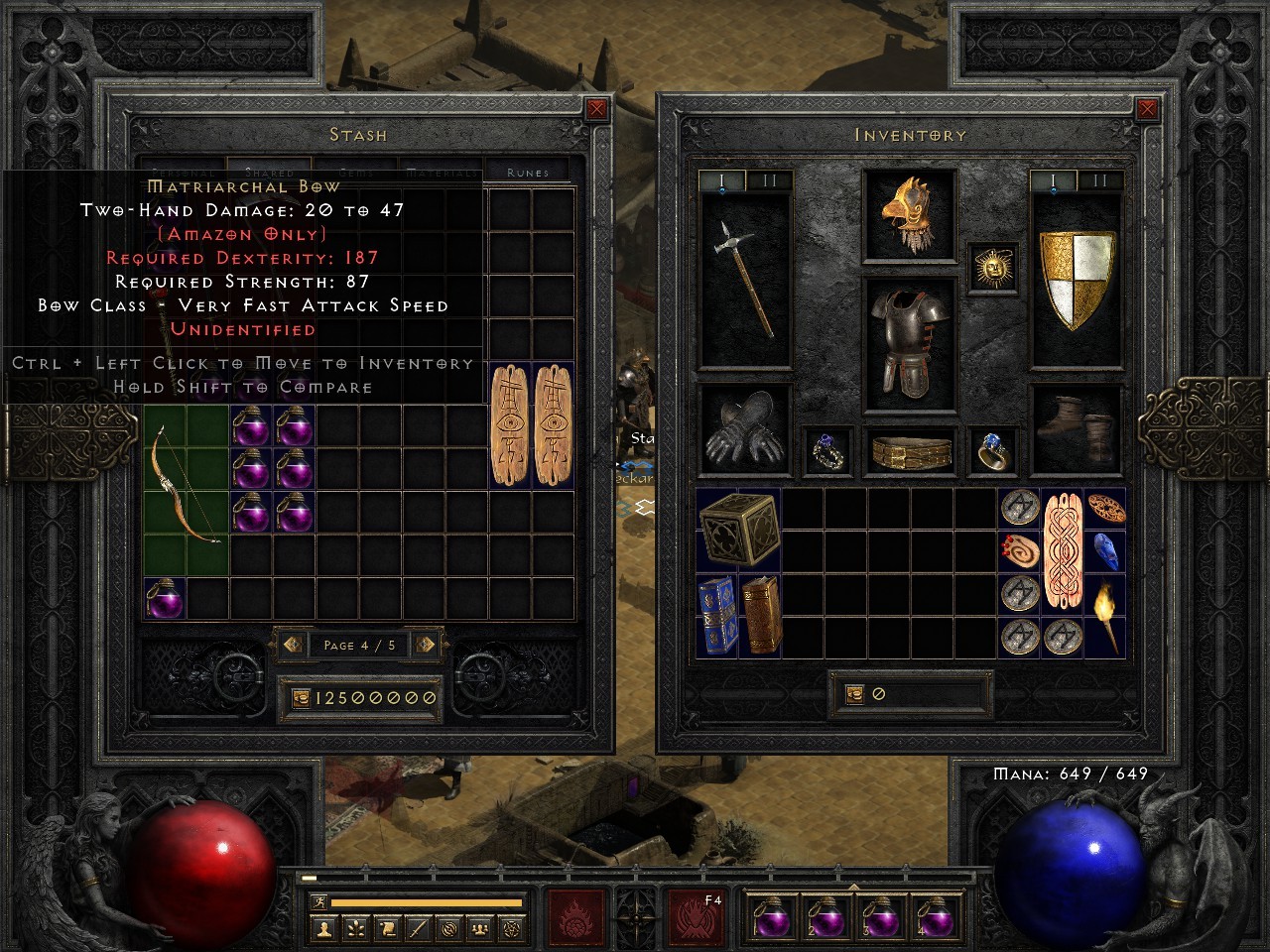The image size is (1270, 952).
Task: Select the F4 right-hand skill icon
Action: [x=695, y=917]
